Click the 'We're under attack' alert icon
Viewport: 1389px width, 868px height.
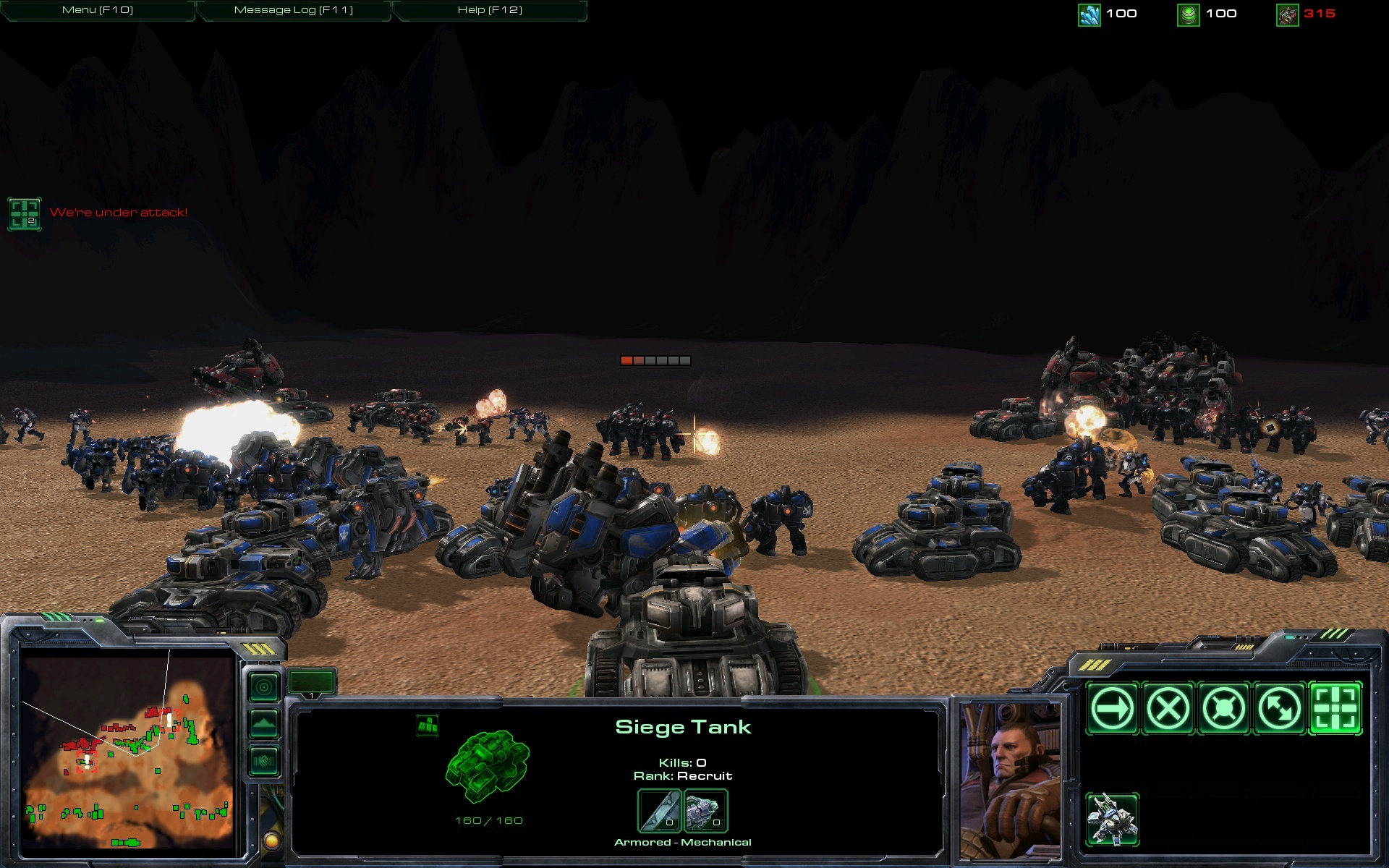[24, 213]
